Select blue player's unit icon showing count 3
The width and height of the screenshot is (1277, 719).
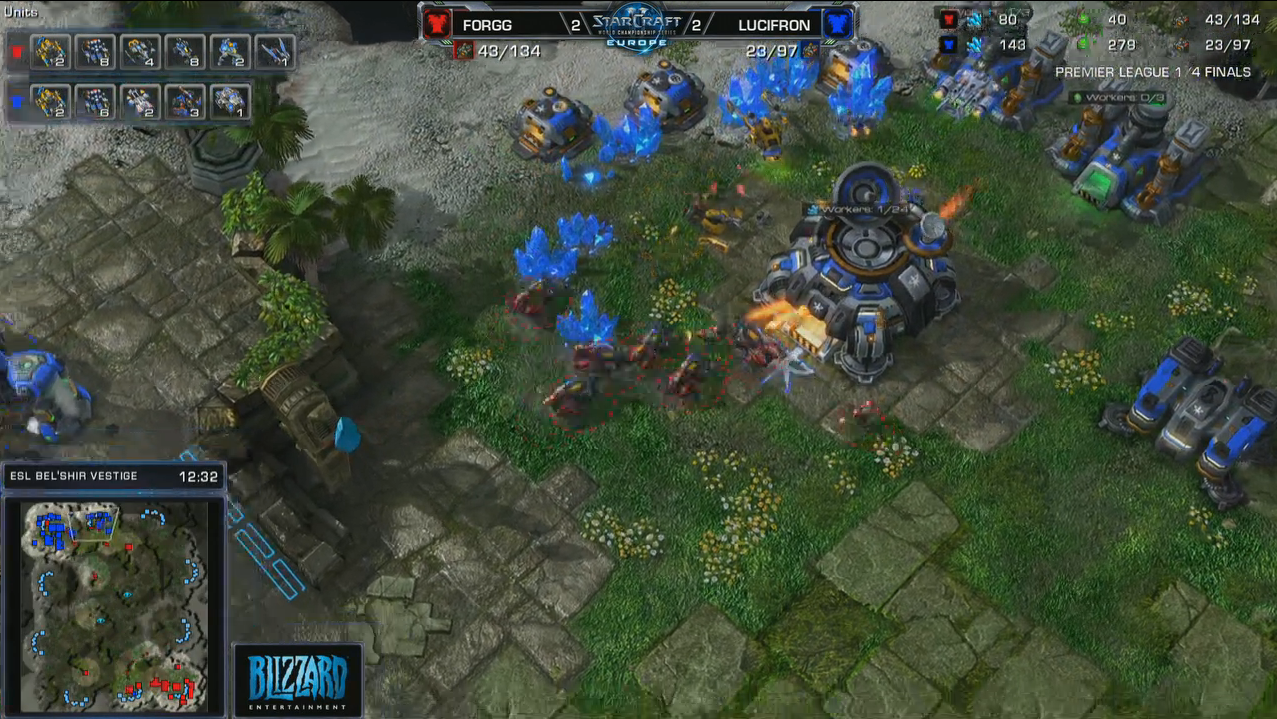185,101
